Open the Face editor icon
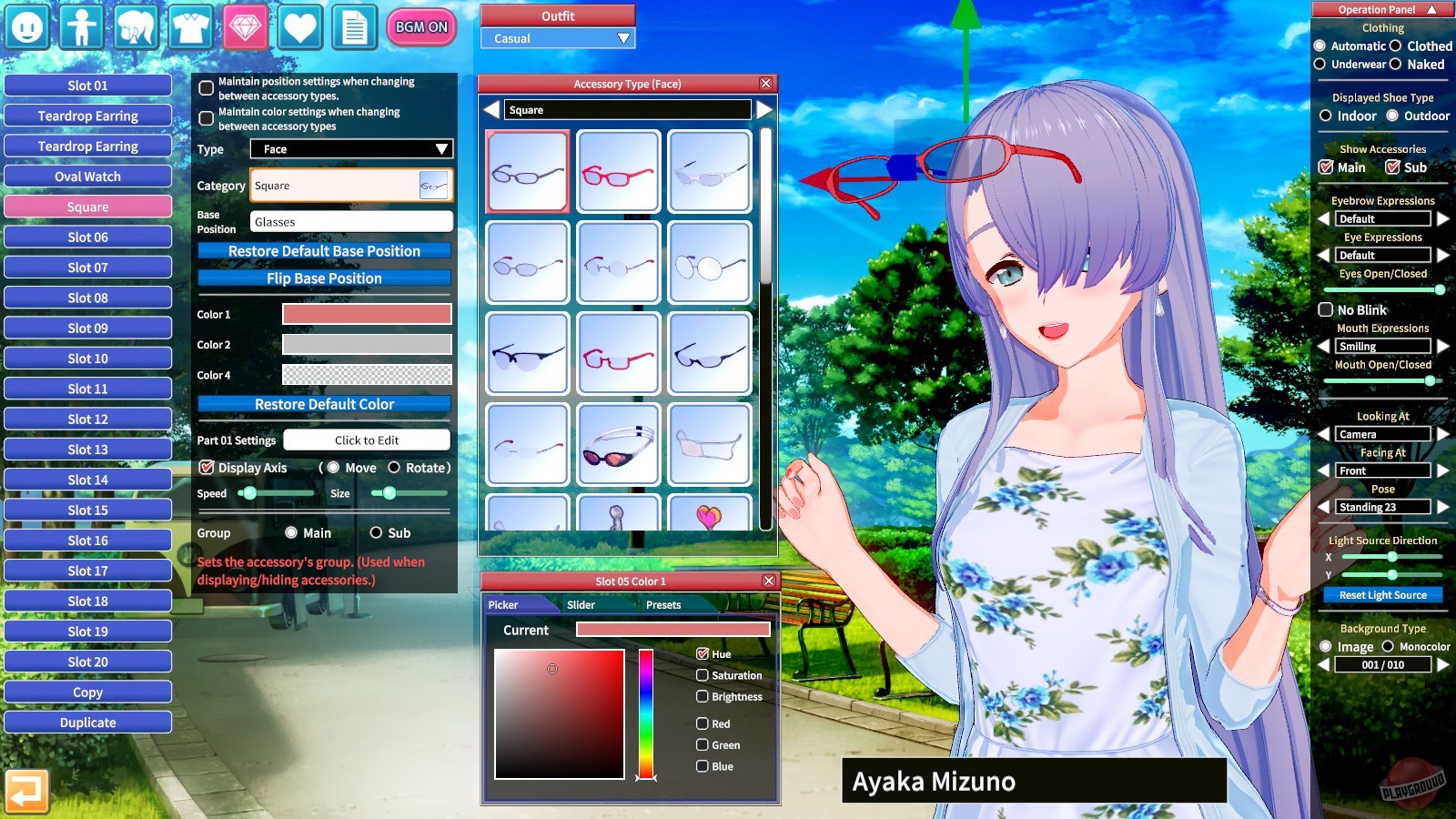 pyautogui.click(x=25, y=27)
